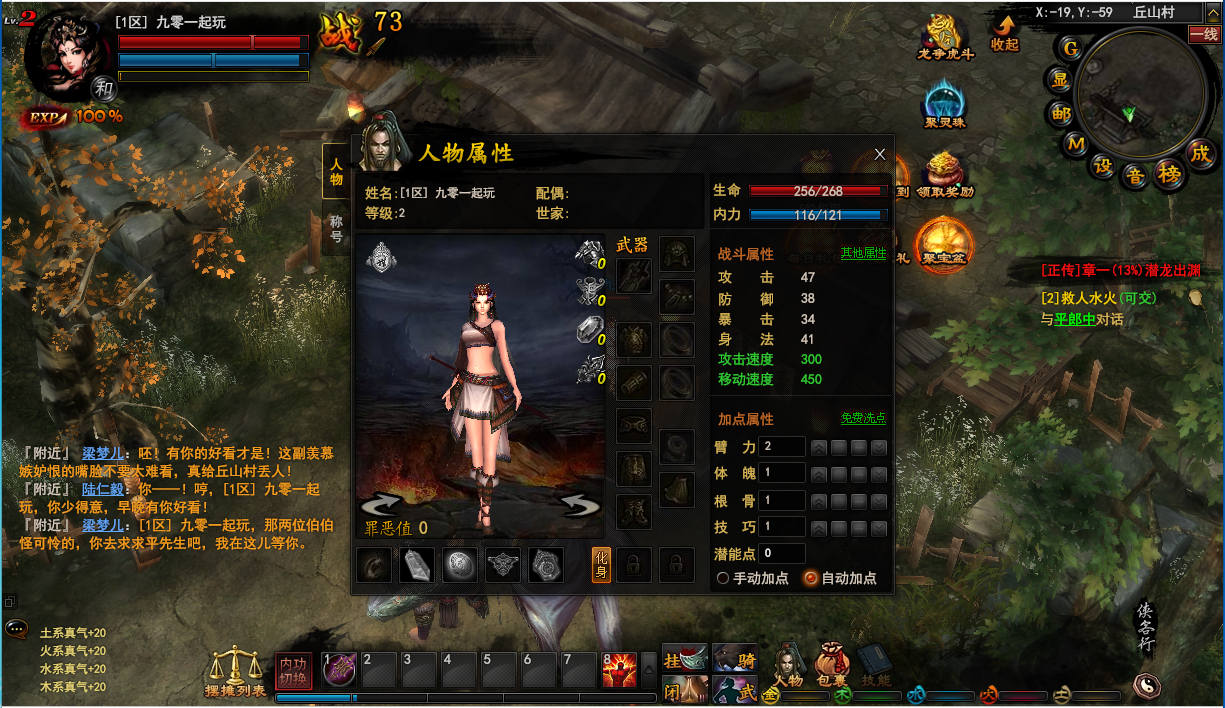
Task: Rotate the character model with the left arrow
Action: pyautogui.click(x=381, y=505)
